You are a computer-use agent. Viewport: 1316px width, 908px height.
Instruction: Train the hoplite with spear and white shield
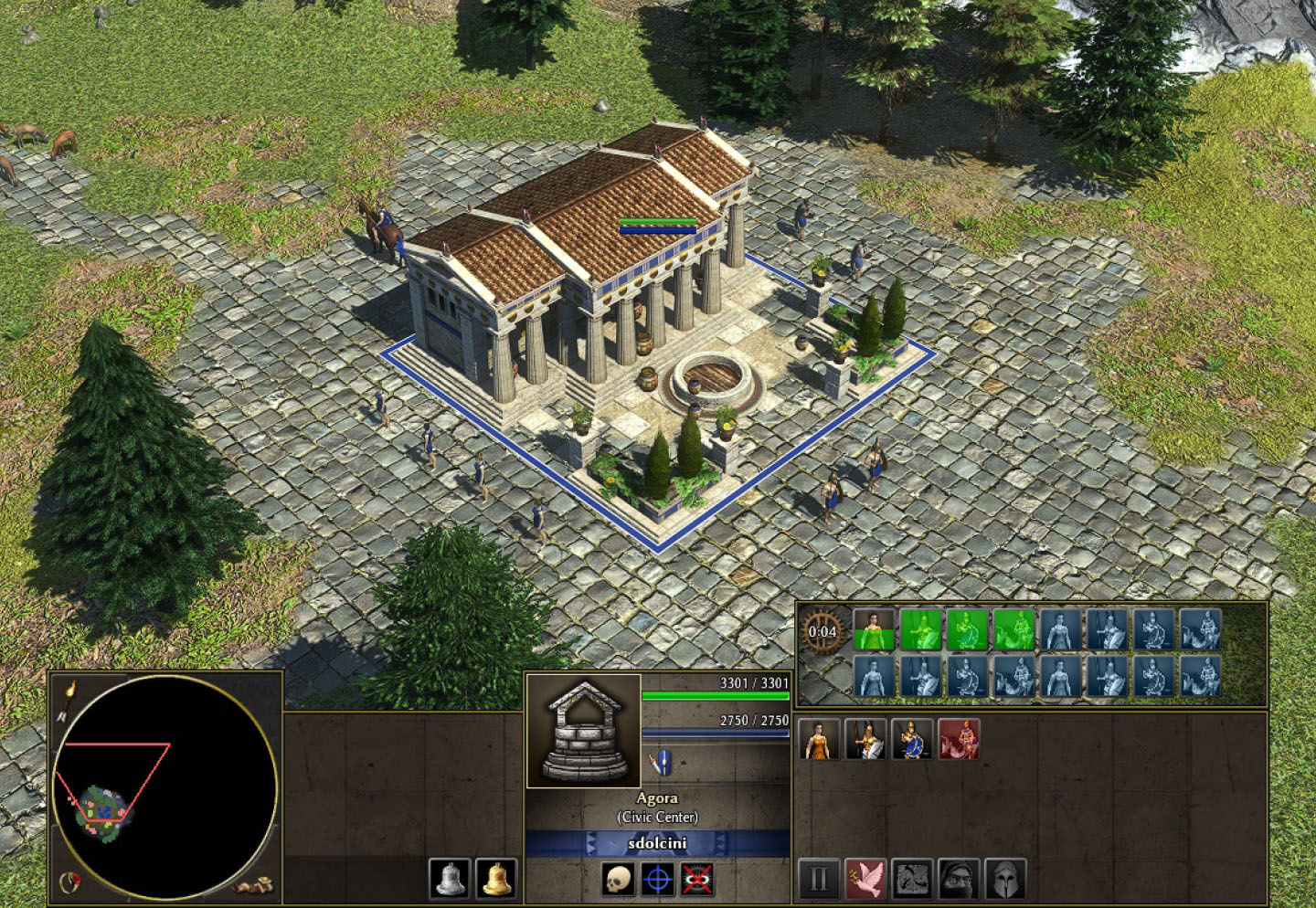click(865, 739)
